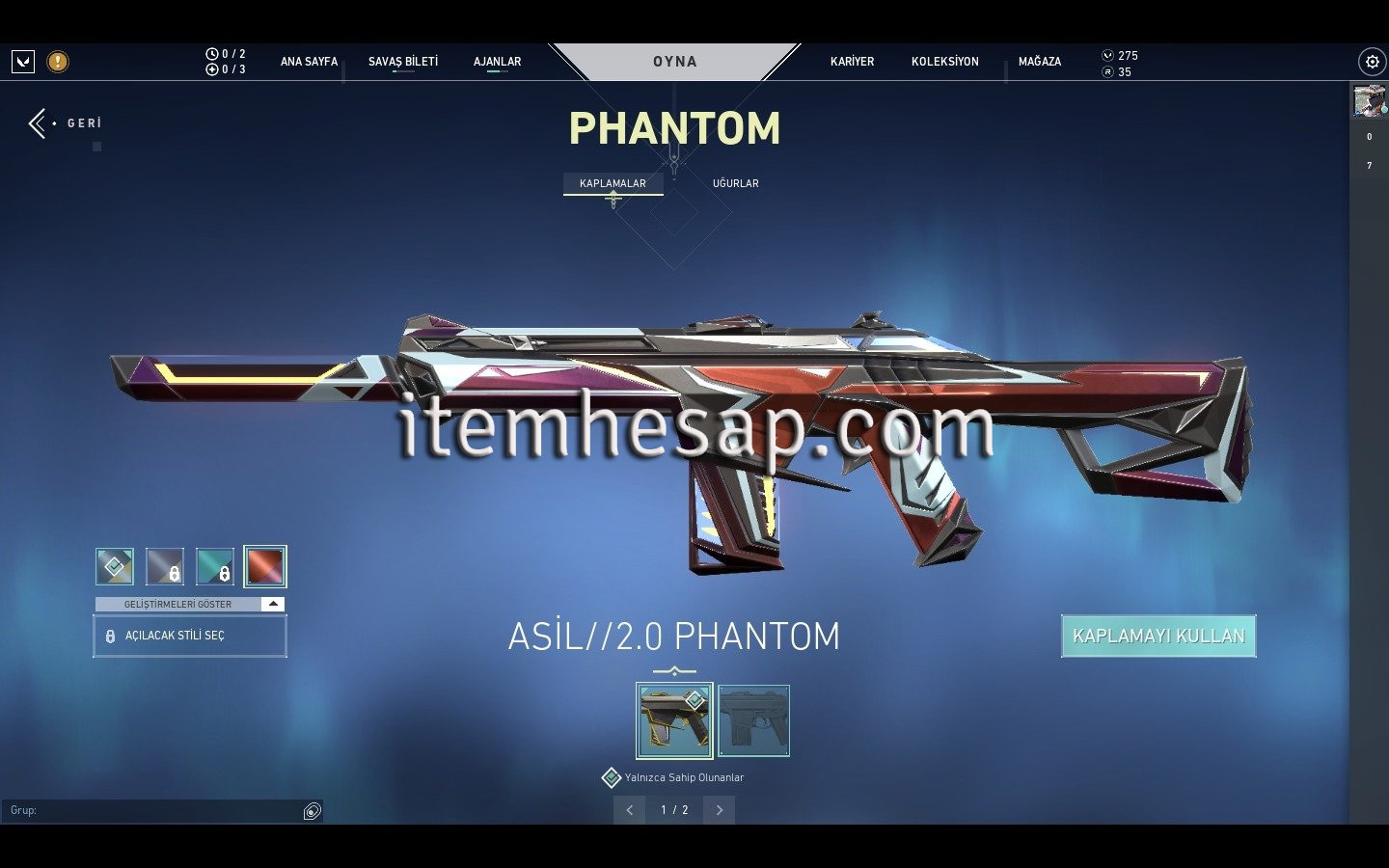1389x868 pixels.
Task: Click the group search magnifier icon
Action: 312,811
